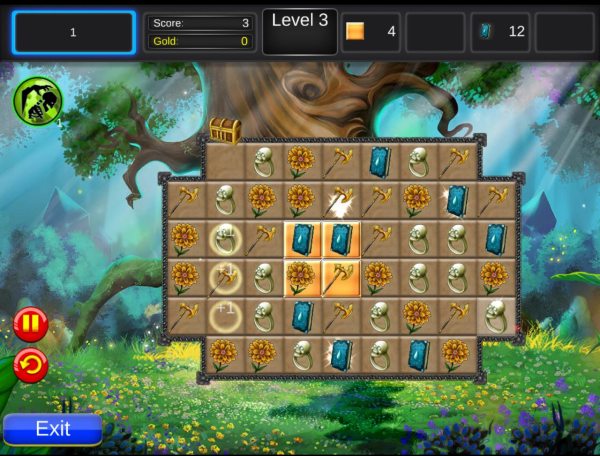Viewport: 600px width, 456px height.
Task: Click the Exit button
Action: point(53,429)
